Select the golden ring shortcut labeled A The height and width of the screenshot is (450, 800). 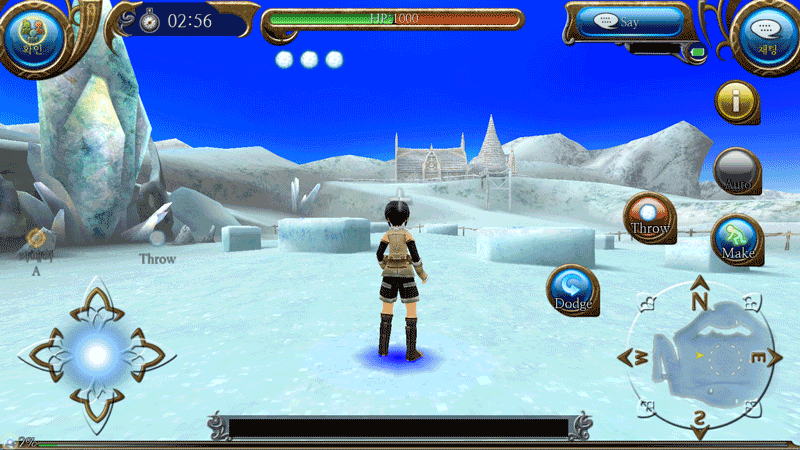36,238
